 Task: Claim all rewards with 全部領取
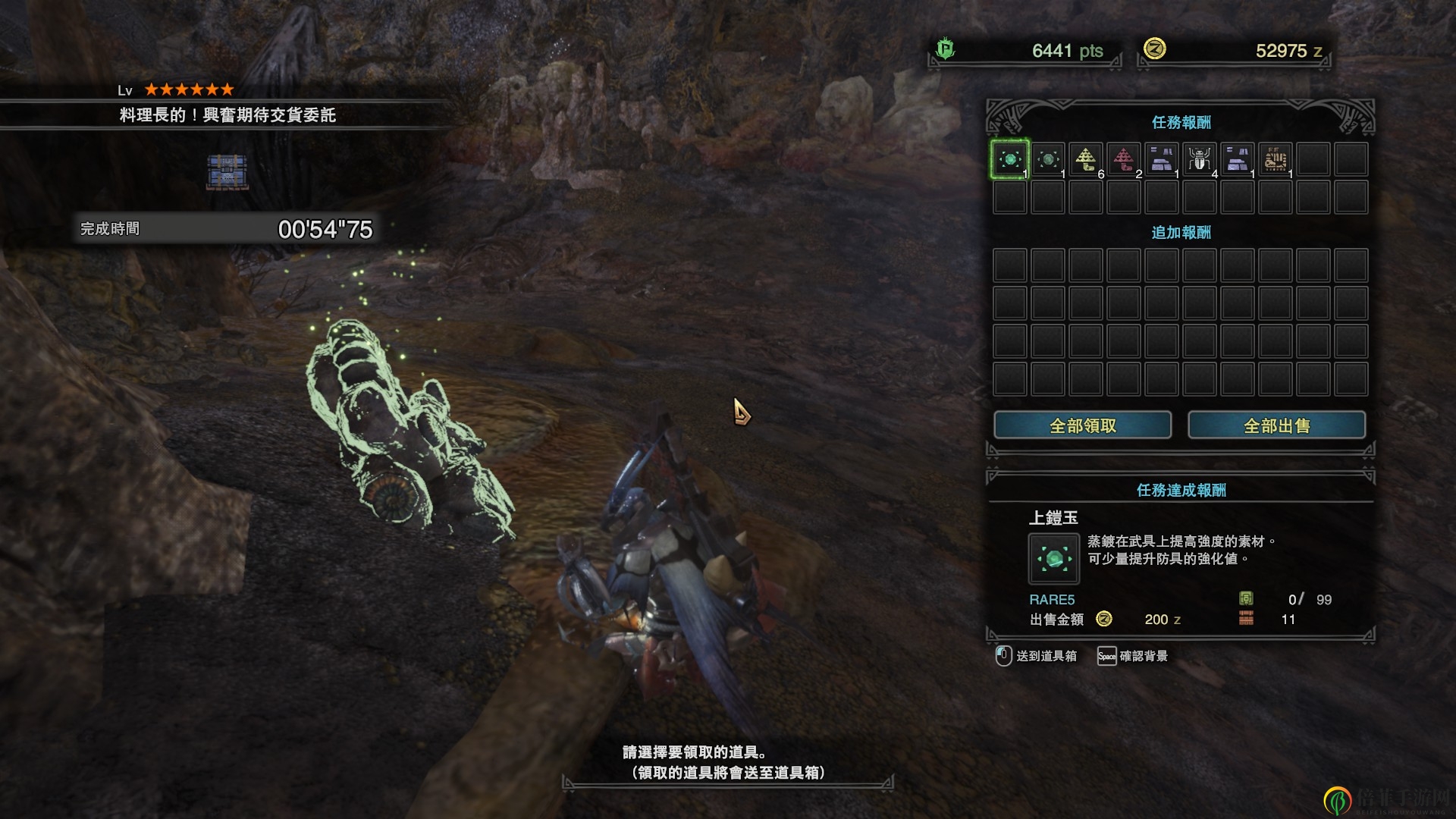pos(1082,425)
